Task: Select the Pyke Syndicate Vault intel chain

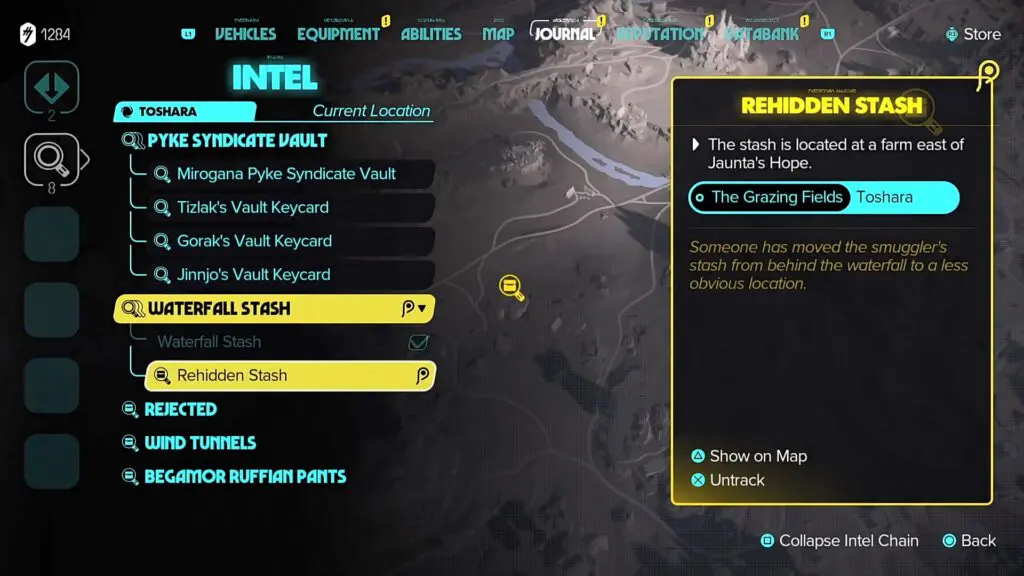Action: point(237,141)
